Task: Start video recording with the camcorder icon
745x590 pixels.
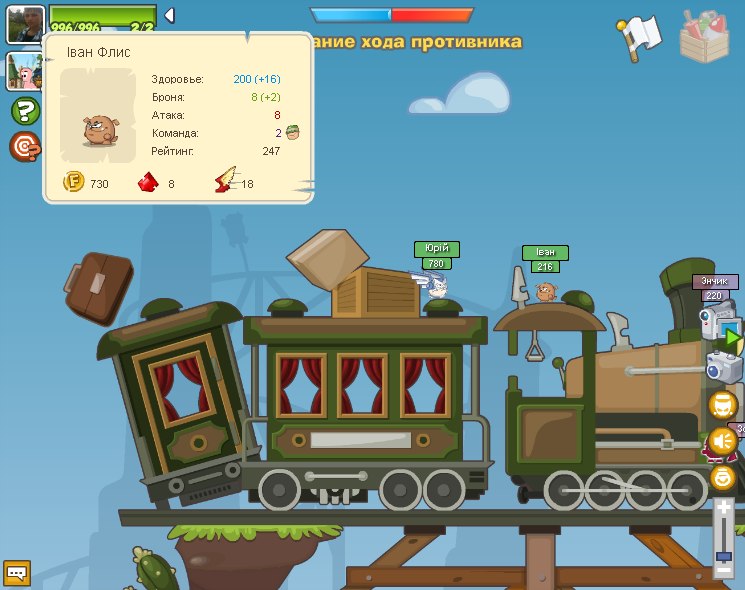Action: (x=718, y=325)
